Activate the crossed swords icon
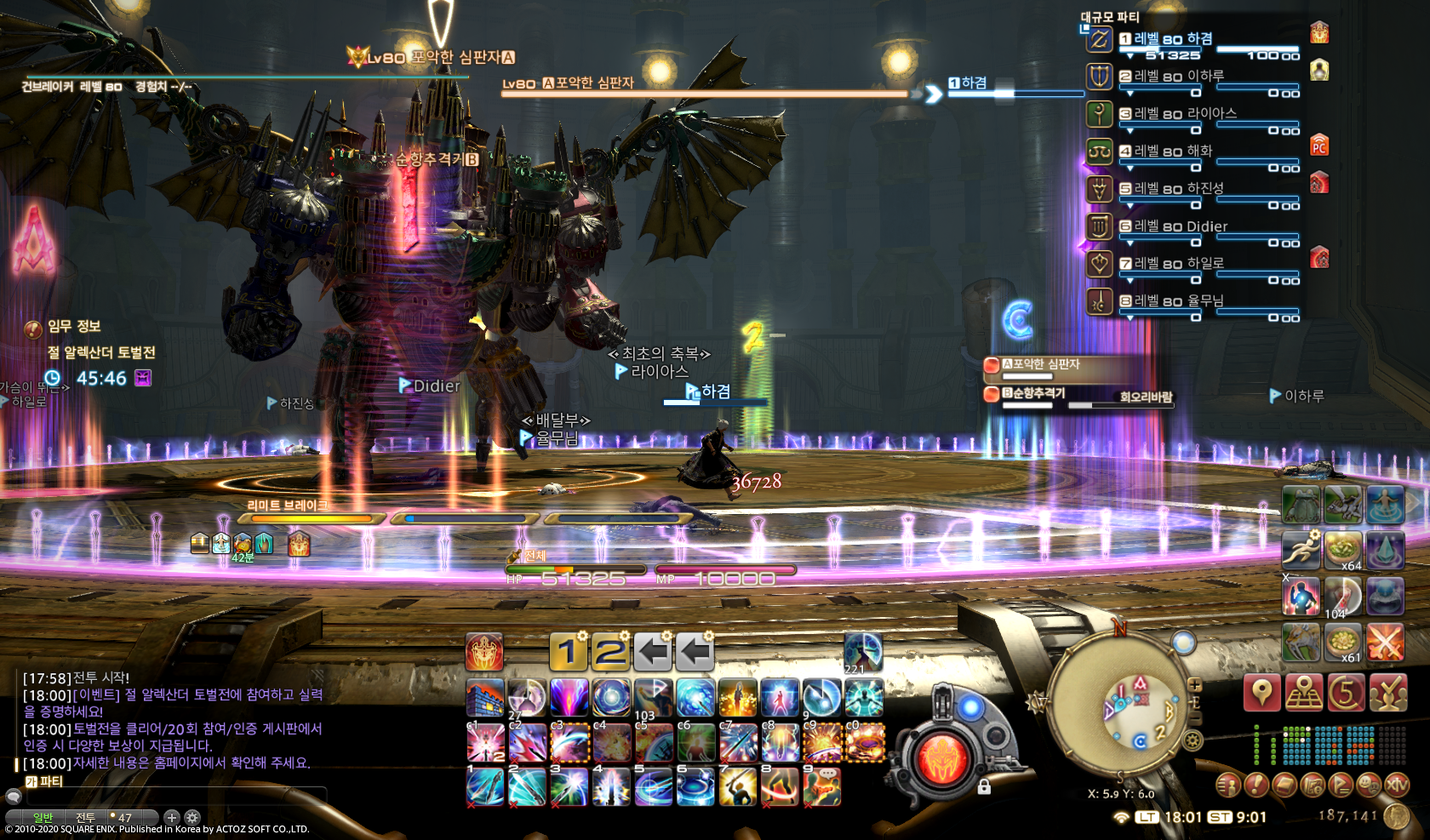This screenshot has height=840, width=1430. click(1385, 642)
